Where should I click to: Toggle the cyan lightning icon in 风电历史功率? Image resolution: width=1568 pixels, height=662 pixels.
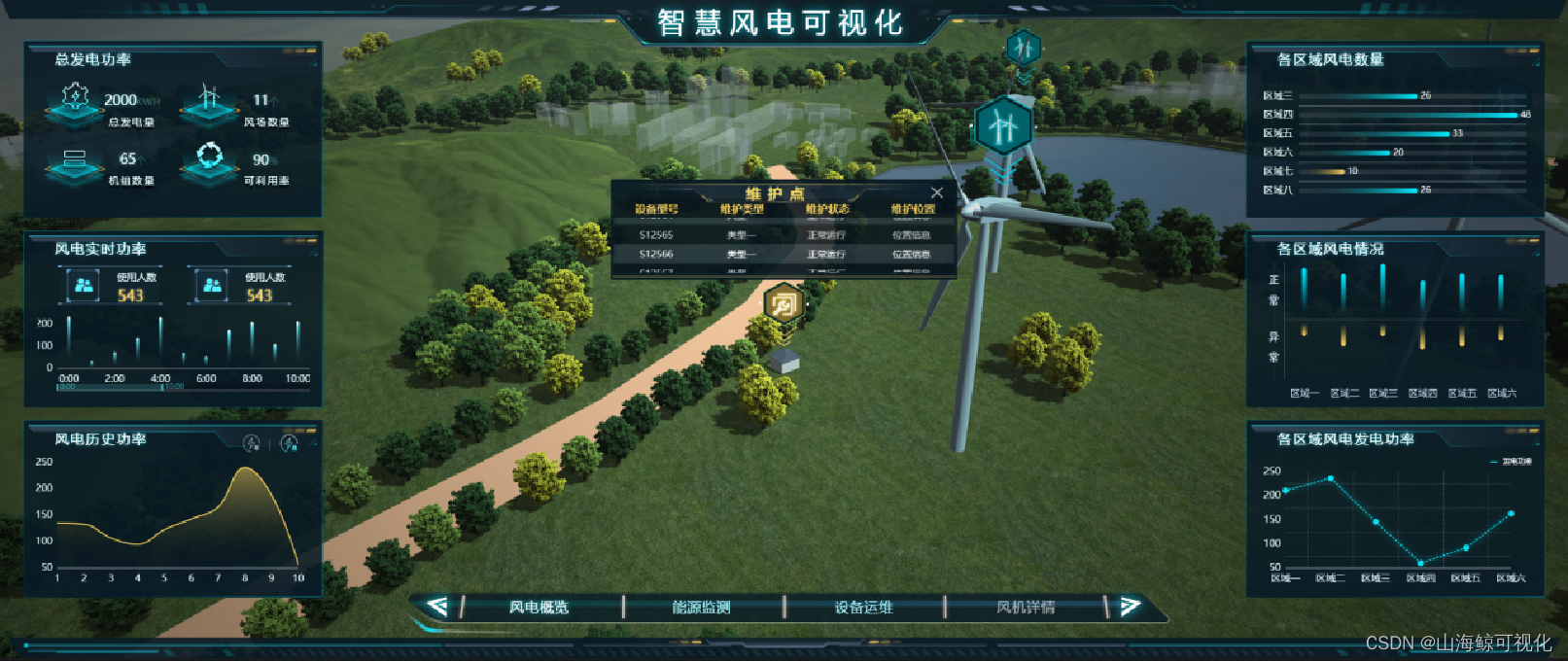pyautogui.click(x=289, y=443)
